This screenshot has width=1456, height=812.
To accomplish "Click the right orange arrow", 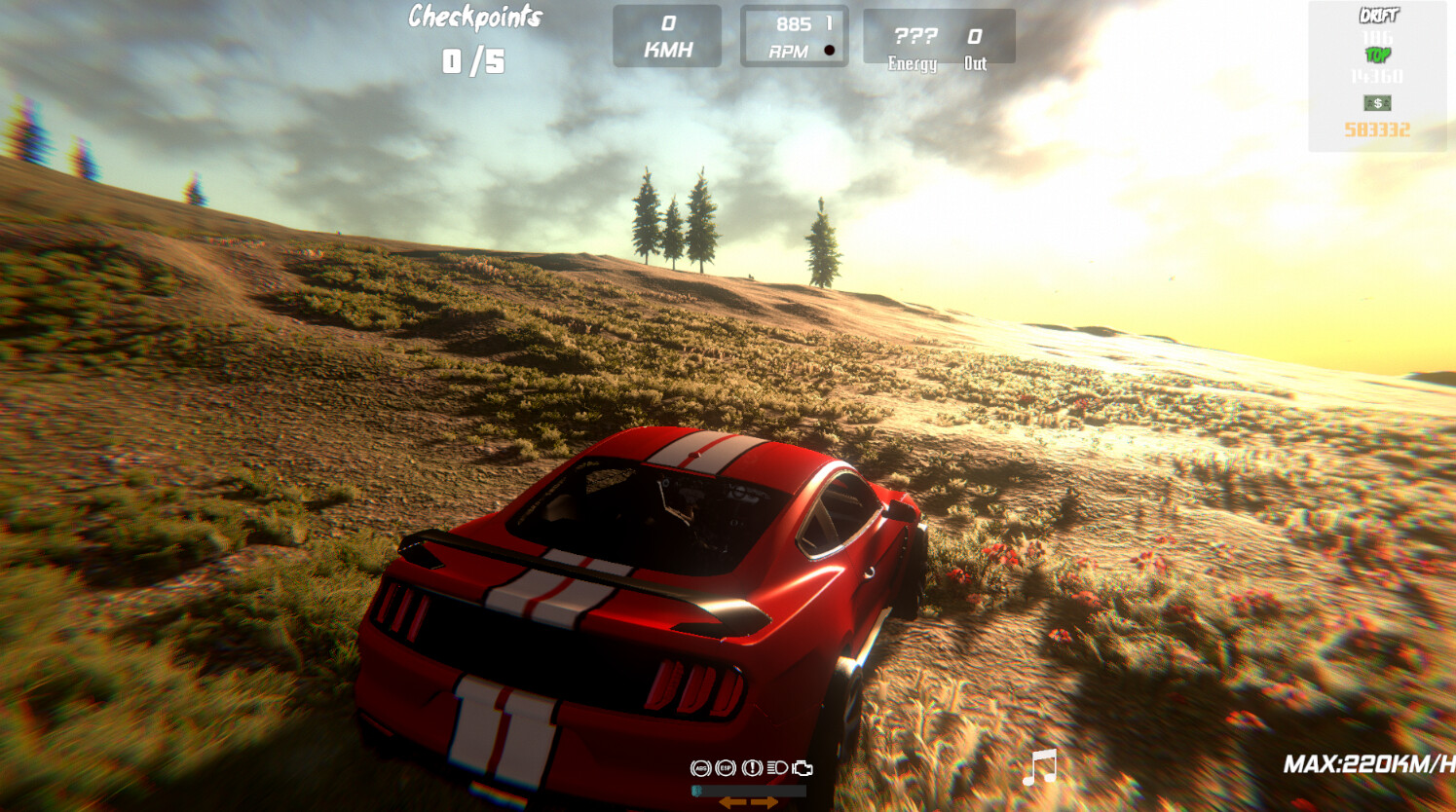I will tap(765, 802).
